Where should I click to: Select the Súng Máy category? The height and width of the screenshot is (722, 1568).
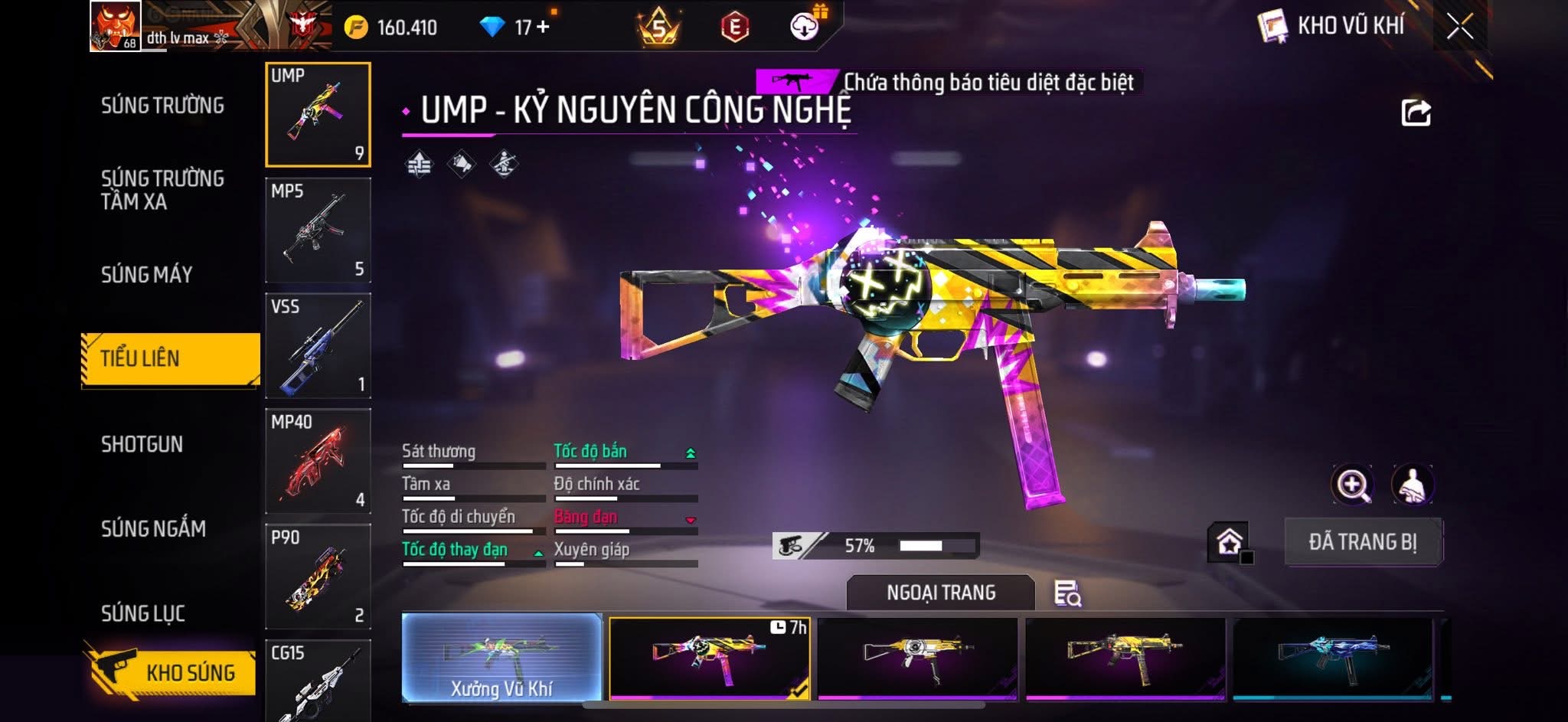coord(147,274)
